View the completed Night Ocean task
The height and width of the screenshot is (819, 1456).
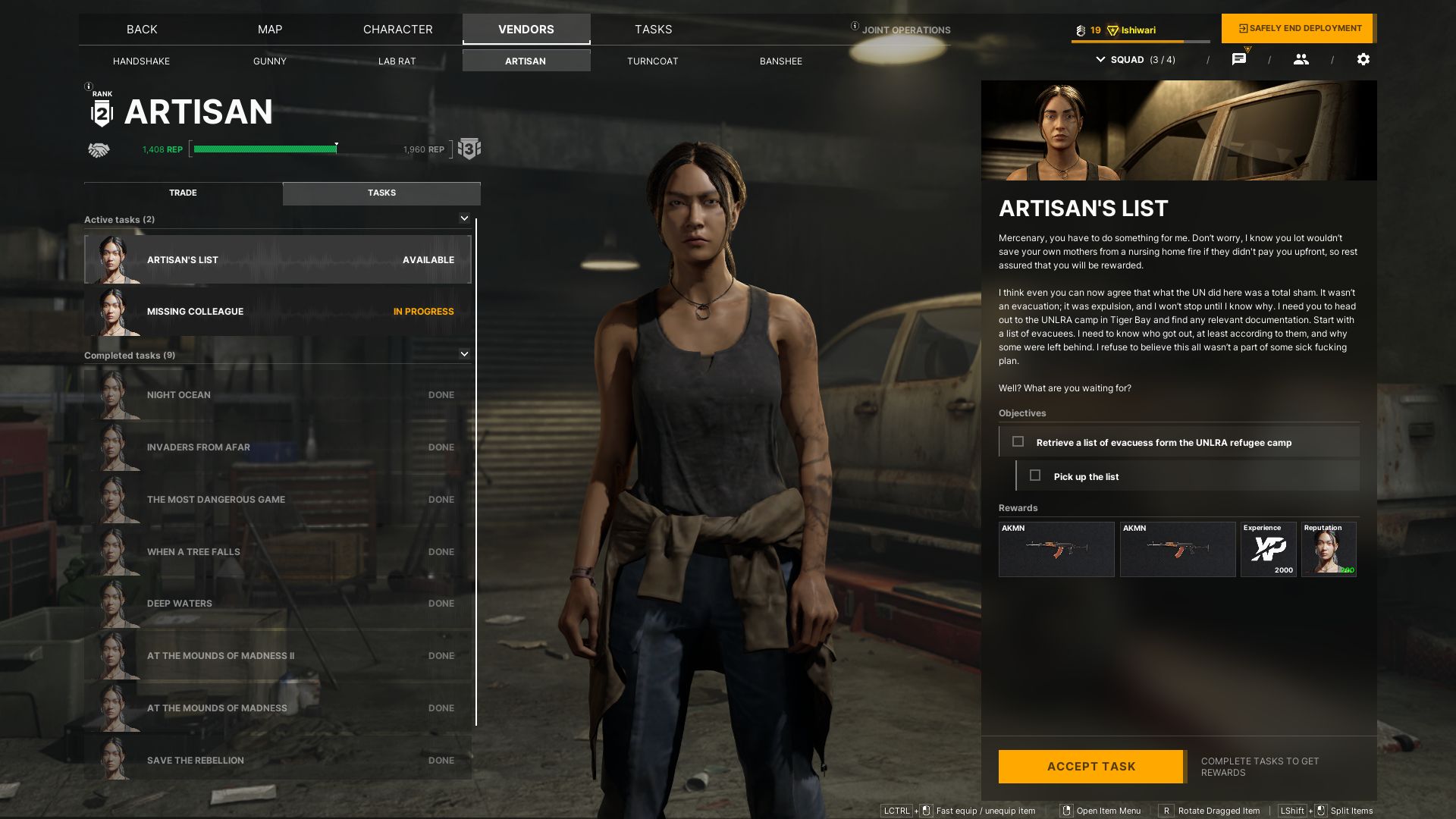coord(278,395)
